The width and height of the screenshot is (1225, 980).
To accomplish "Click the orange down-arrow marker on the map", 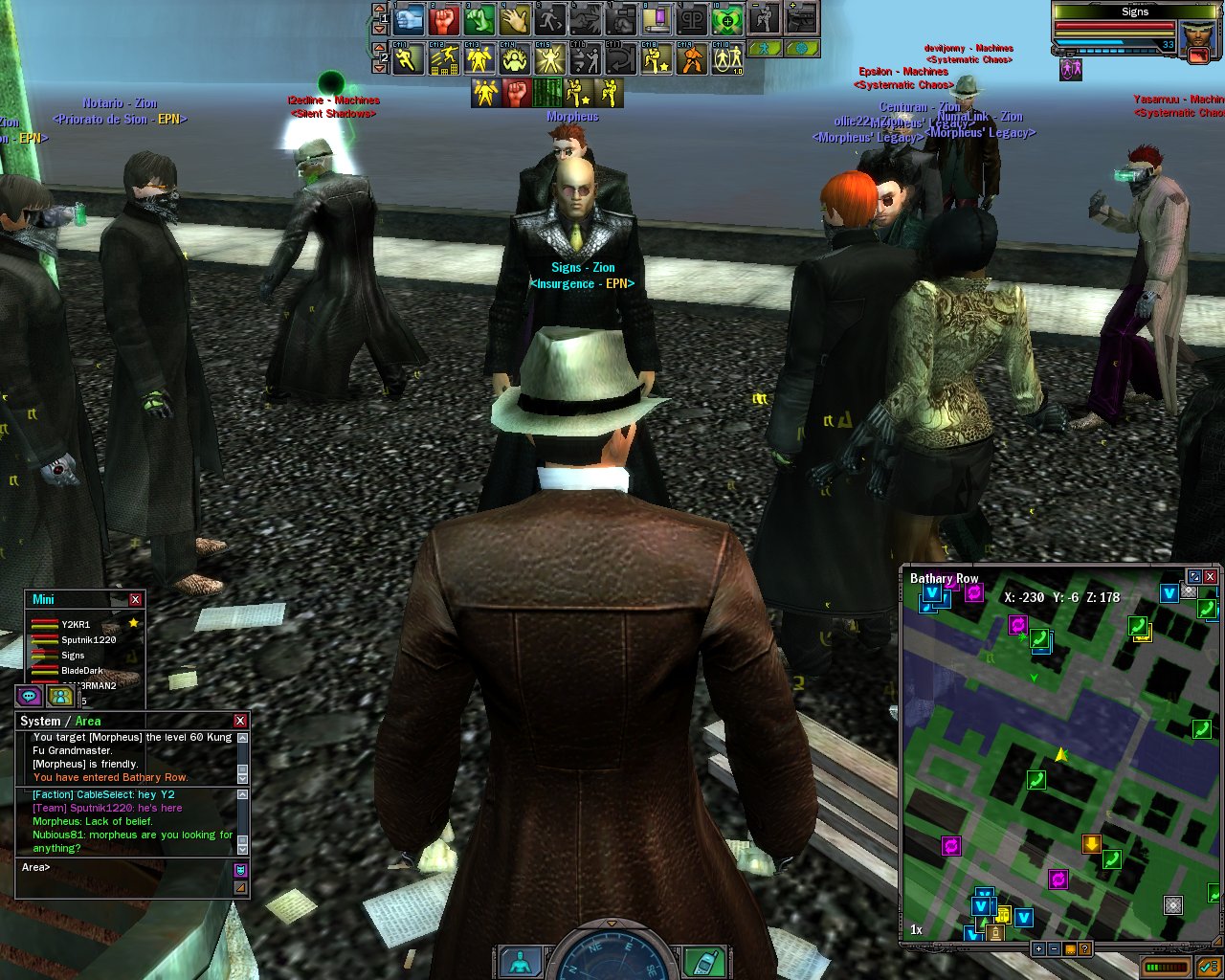I will (1091, 844).
